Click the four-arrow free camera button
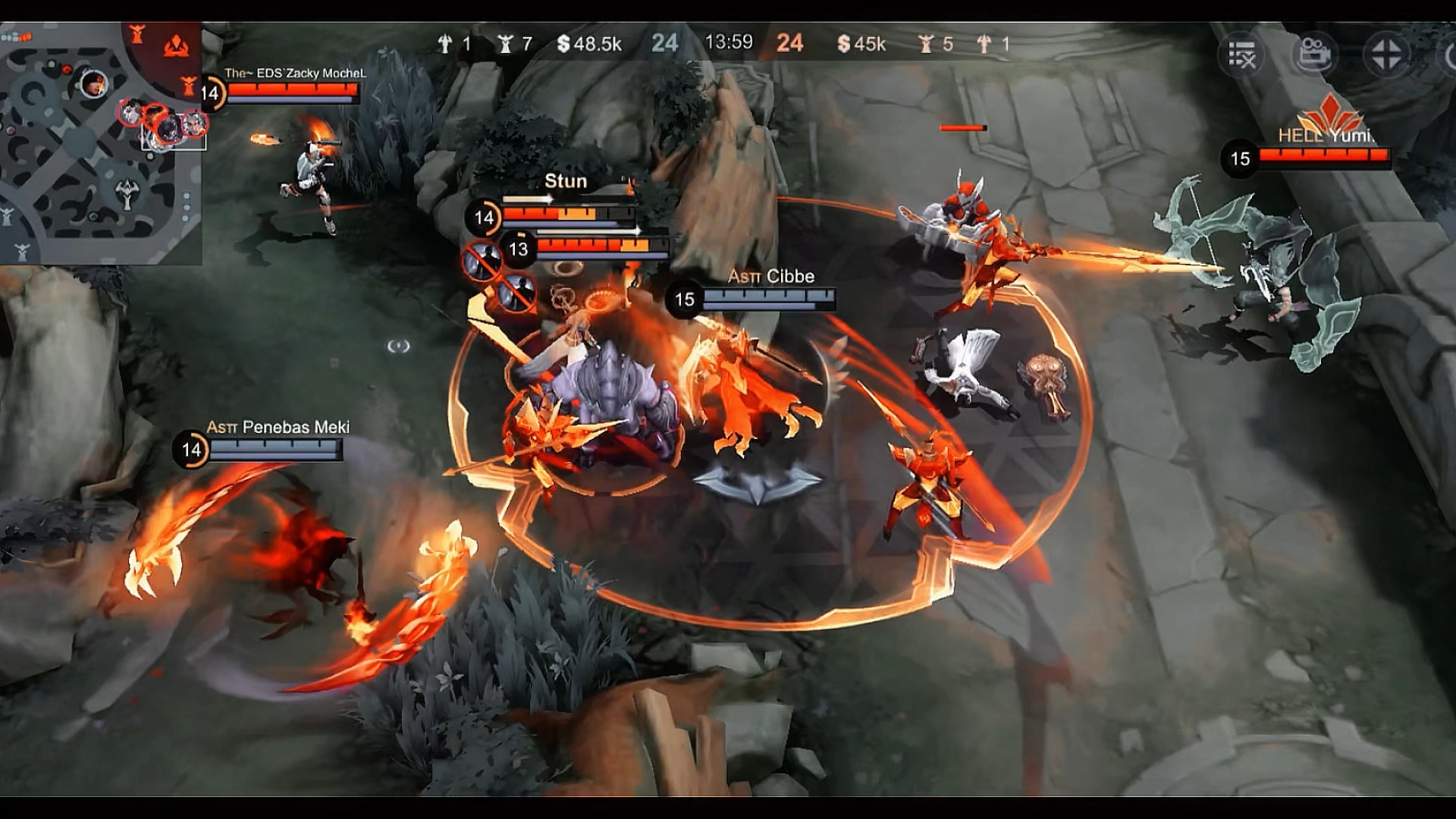 click(1386, 55)
